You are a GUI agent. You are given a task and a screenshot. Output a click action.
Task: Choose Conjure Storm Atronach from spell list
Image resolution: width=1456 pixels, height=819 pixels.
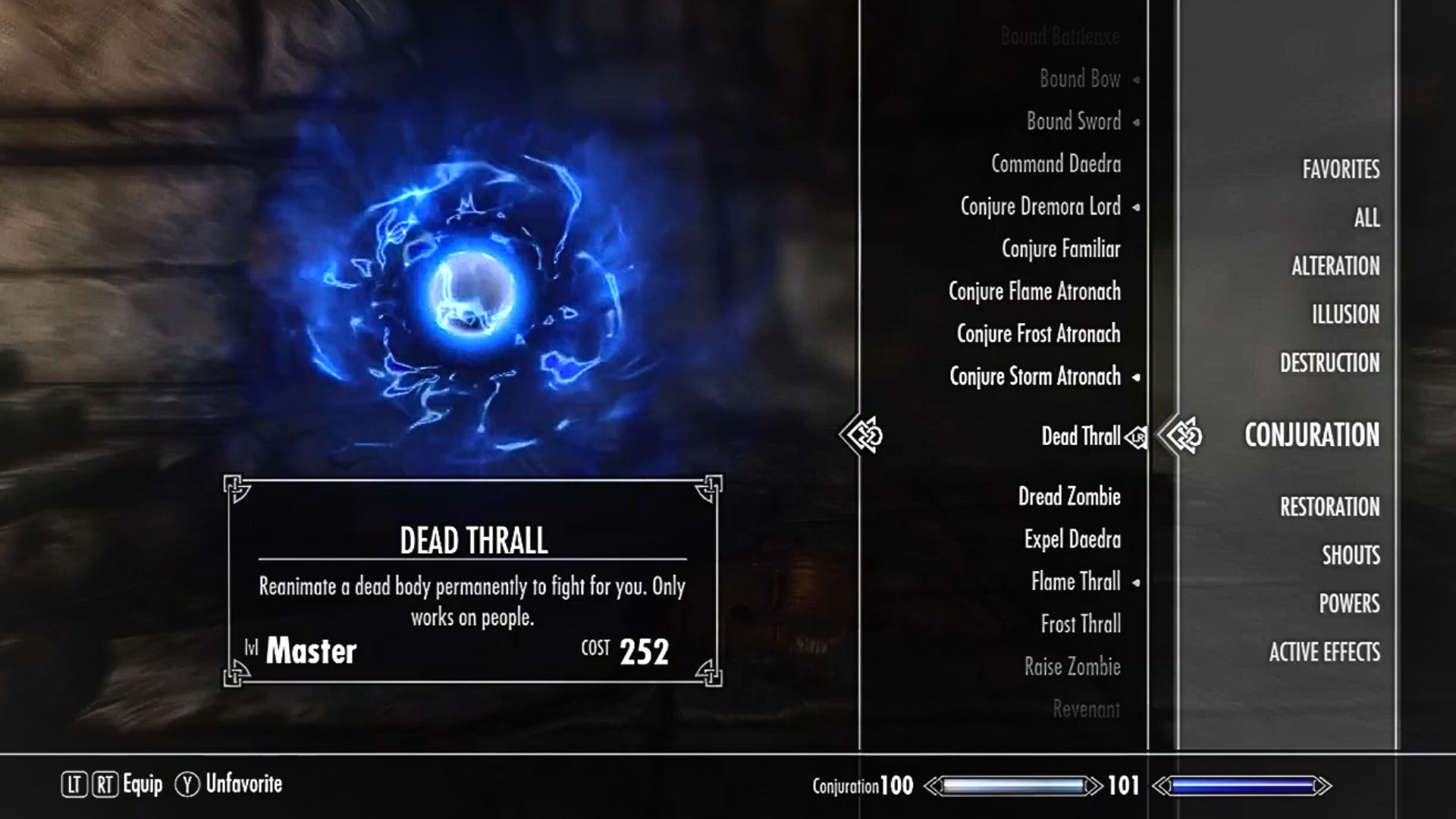tap(1034, 376)
